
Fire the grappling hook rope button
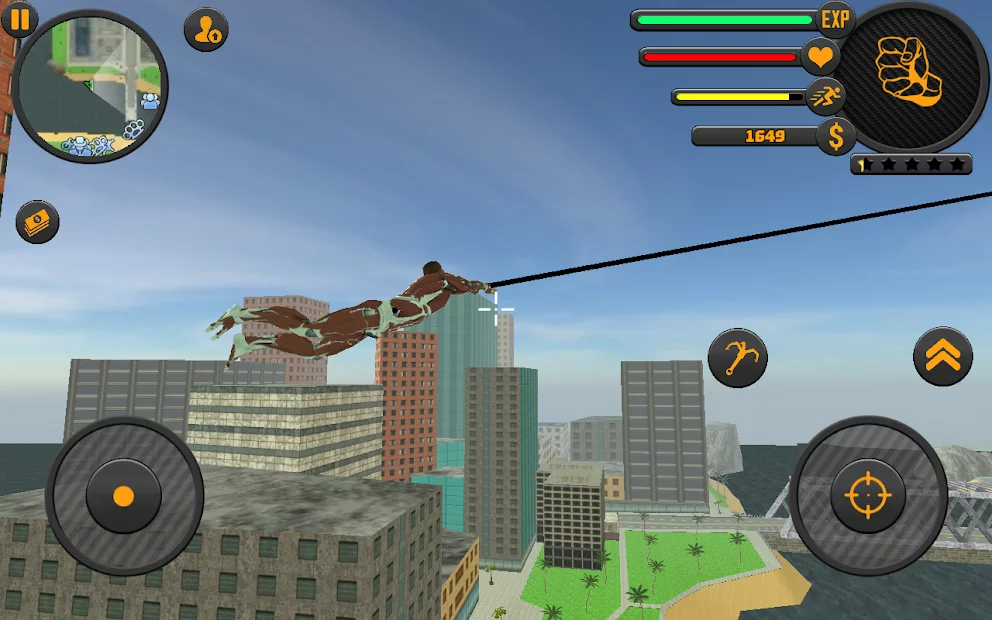coord(737,358)
